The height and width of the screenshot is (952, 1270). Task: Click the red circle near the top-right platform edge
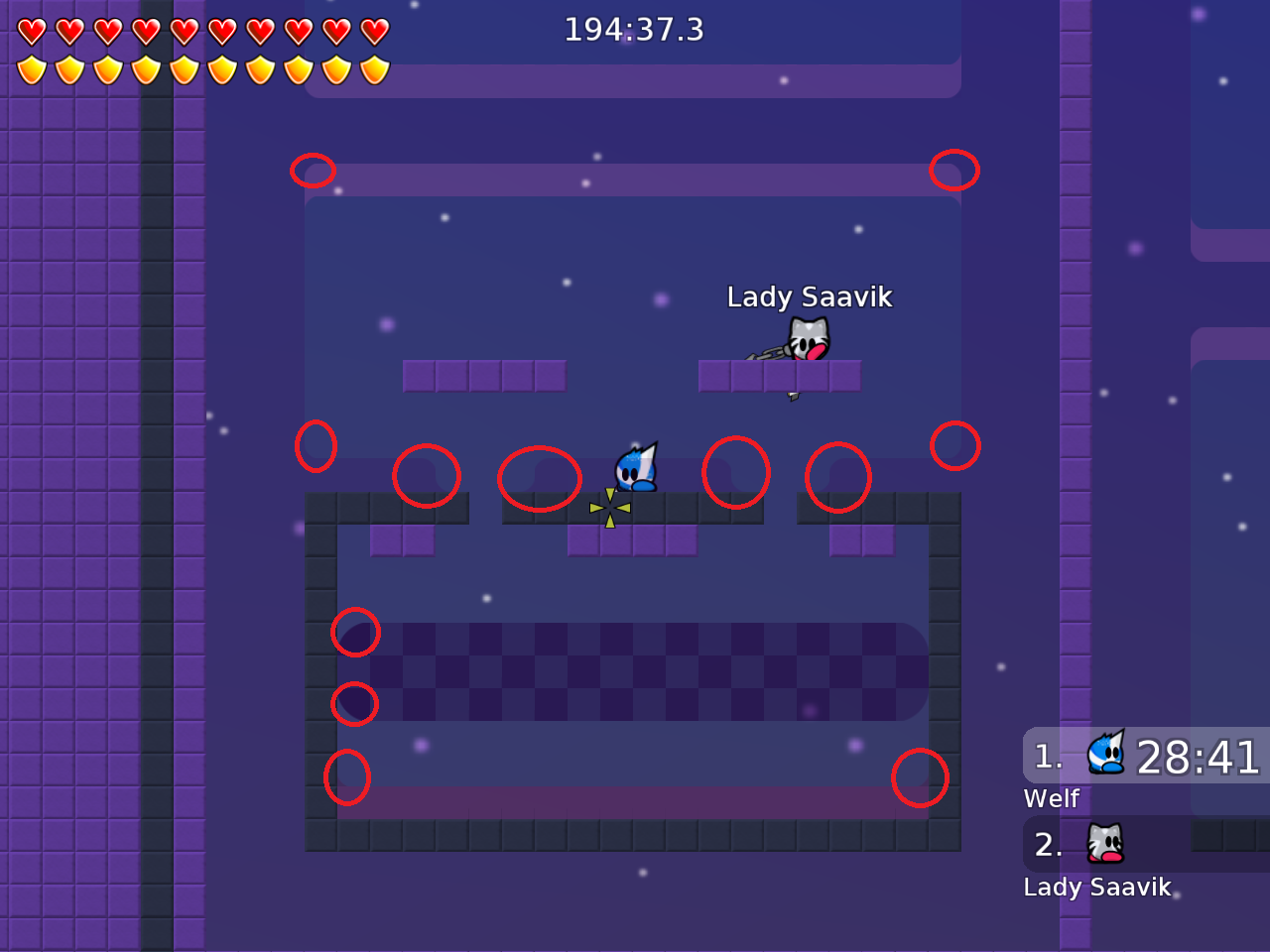954,171
